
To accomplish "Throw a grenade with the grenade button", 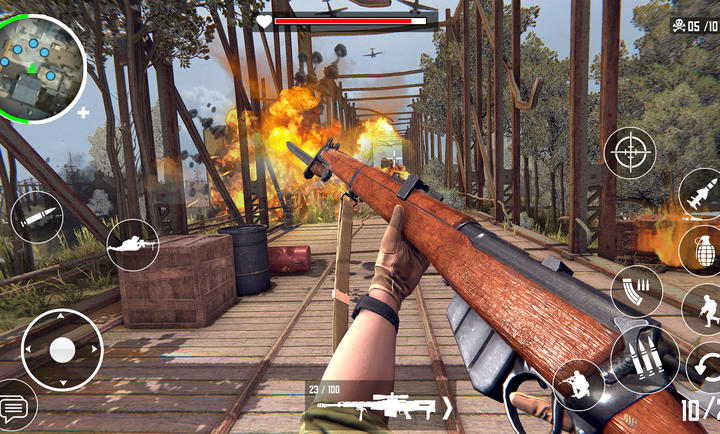I will (701, 249).
